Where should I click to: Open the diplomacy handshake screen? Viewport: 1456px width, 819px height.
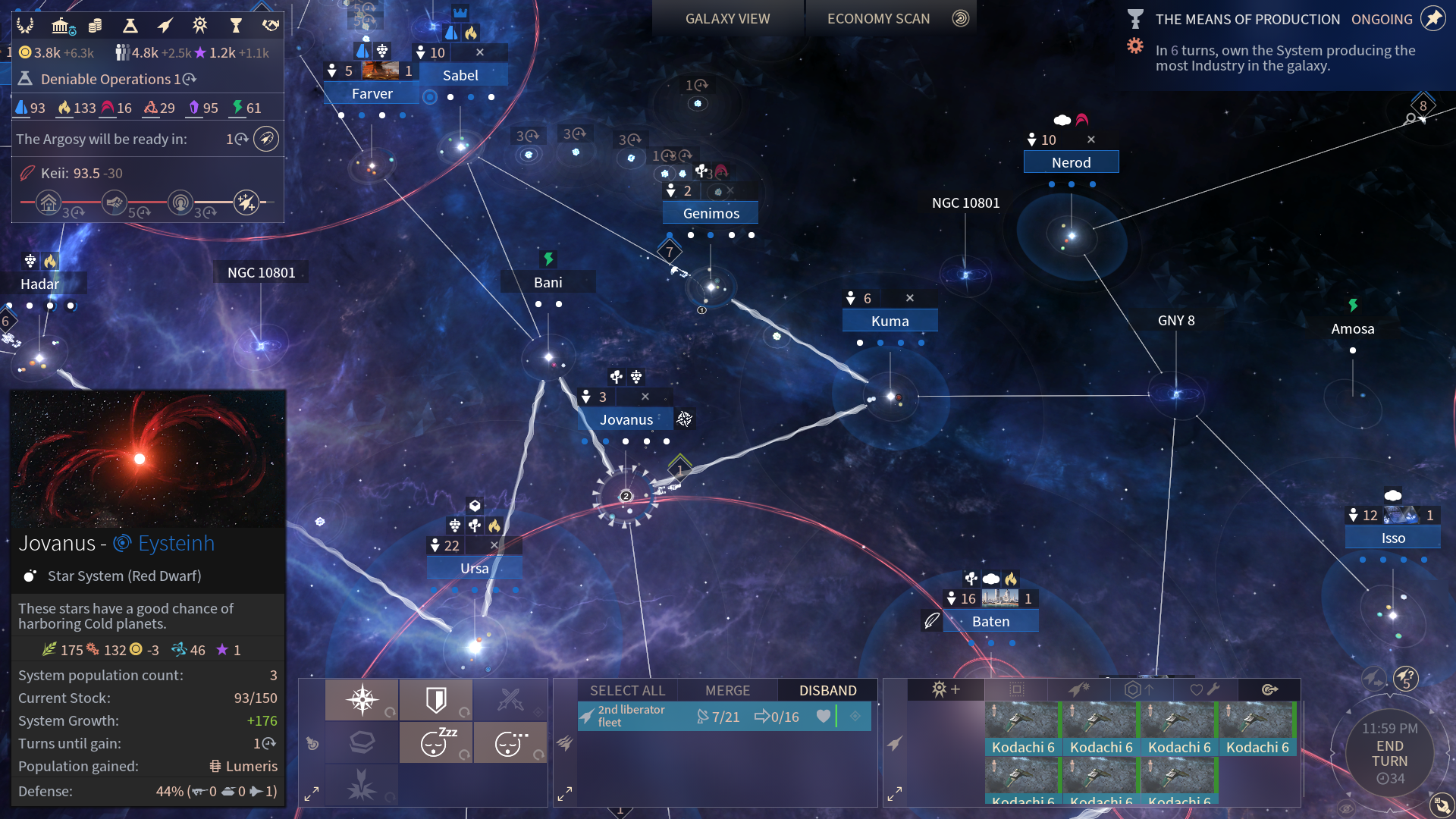270,26
